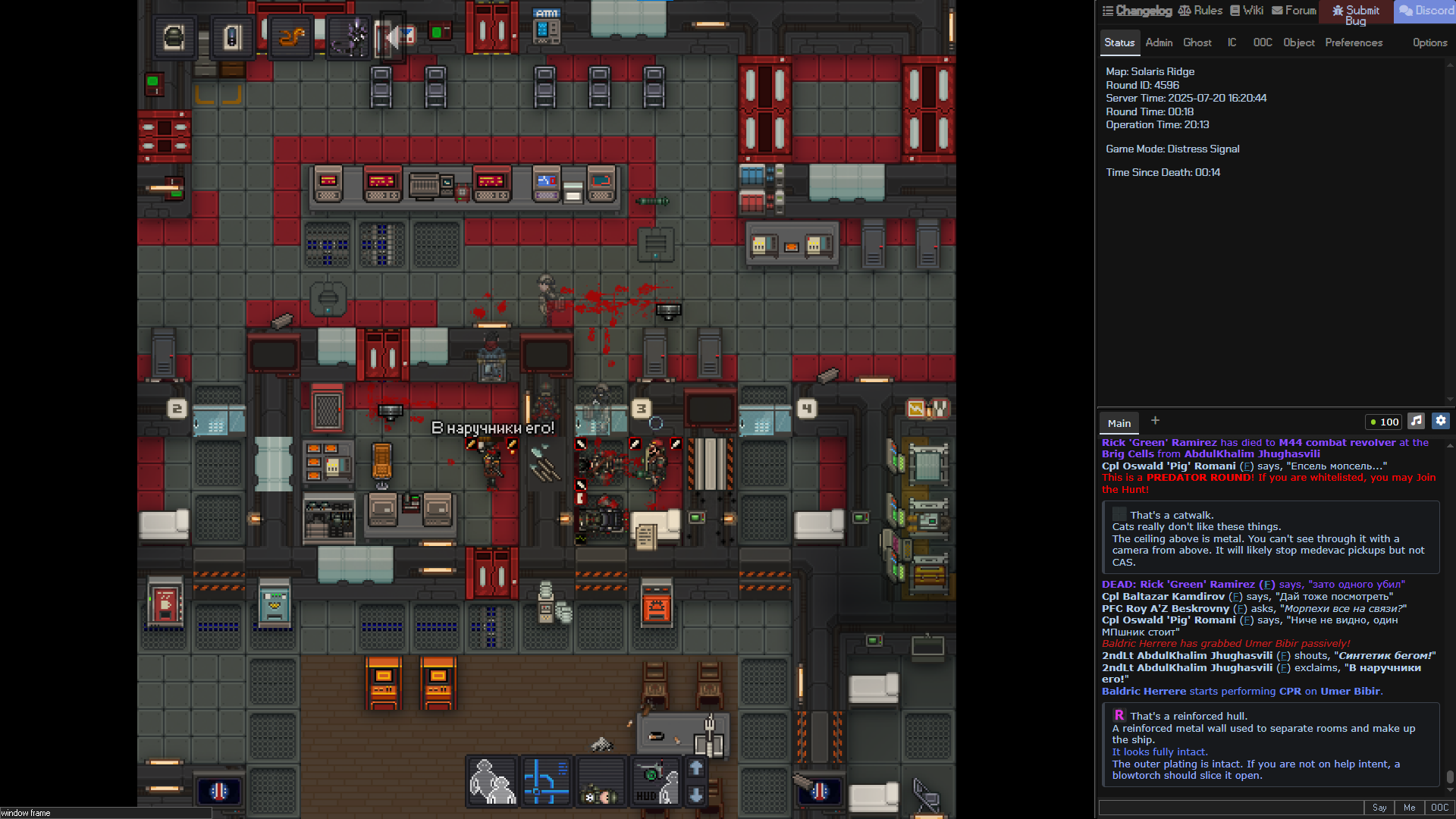Open the Changelog link
Screen dimensions: 1456x819
(x=1137, y=11)
